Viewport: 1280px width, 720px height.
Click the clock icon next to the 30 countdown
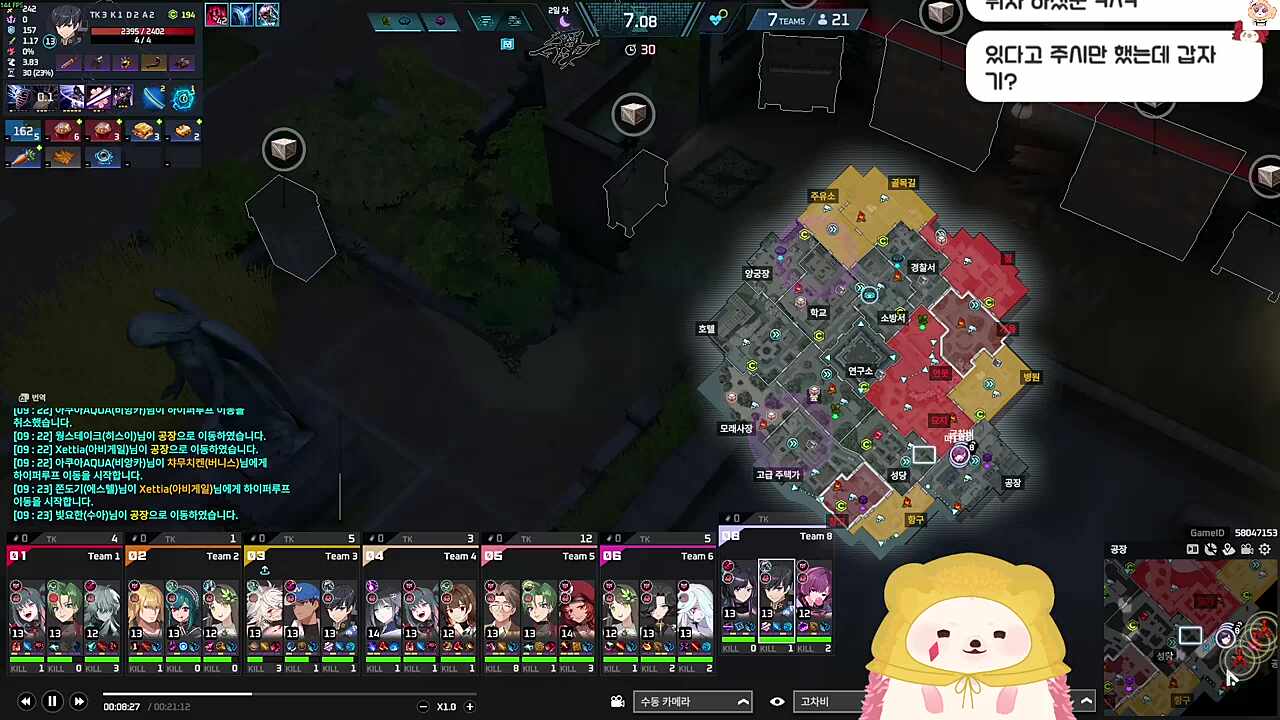tap(630, 49)
